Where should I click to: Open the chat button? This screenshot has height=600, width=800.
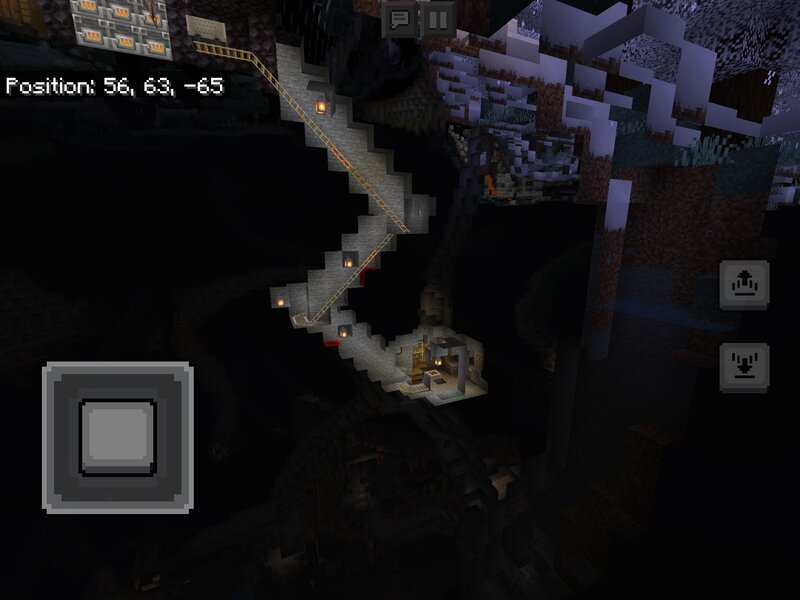pos(399,19)
